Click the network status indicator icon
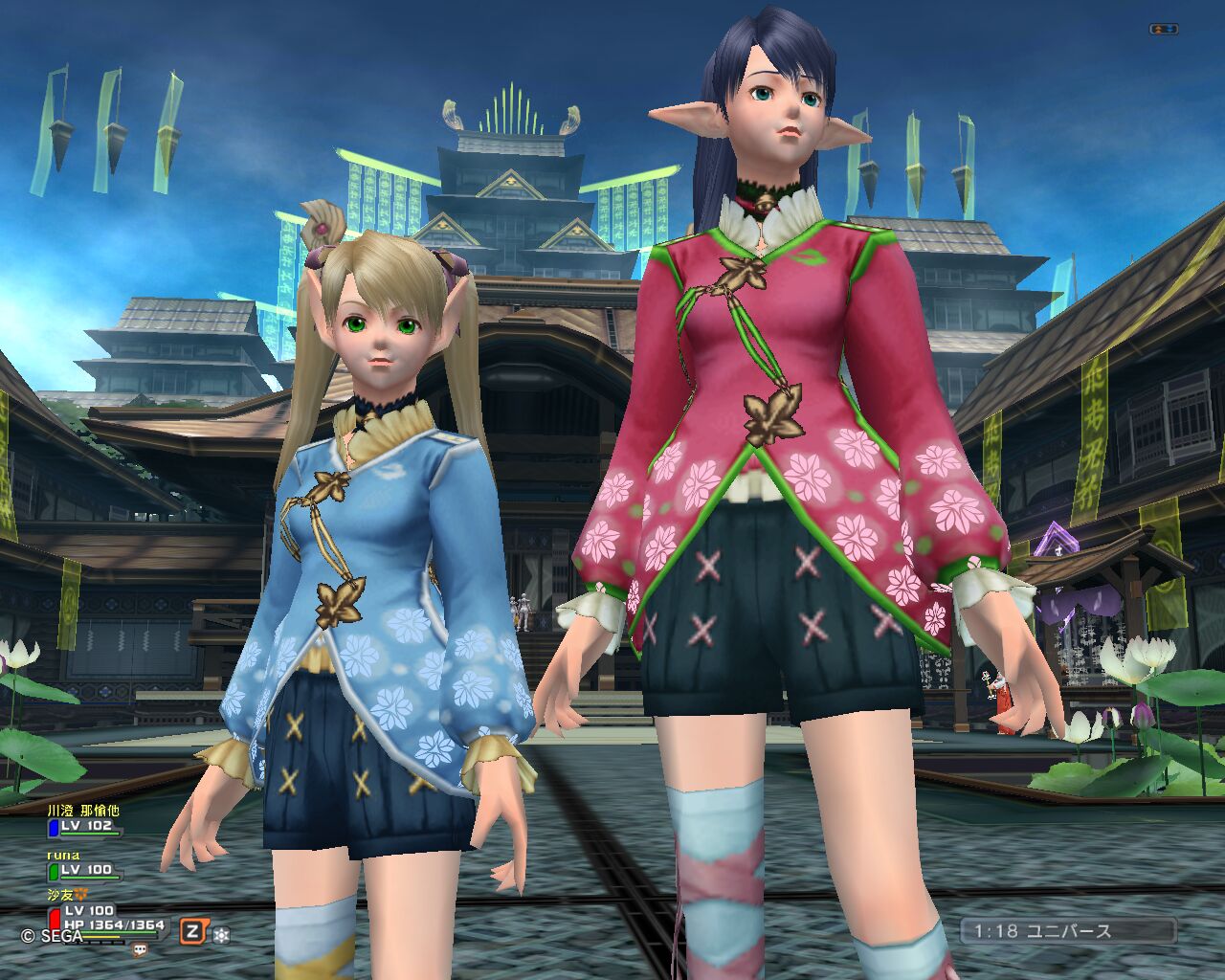 [1164, 30]
